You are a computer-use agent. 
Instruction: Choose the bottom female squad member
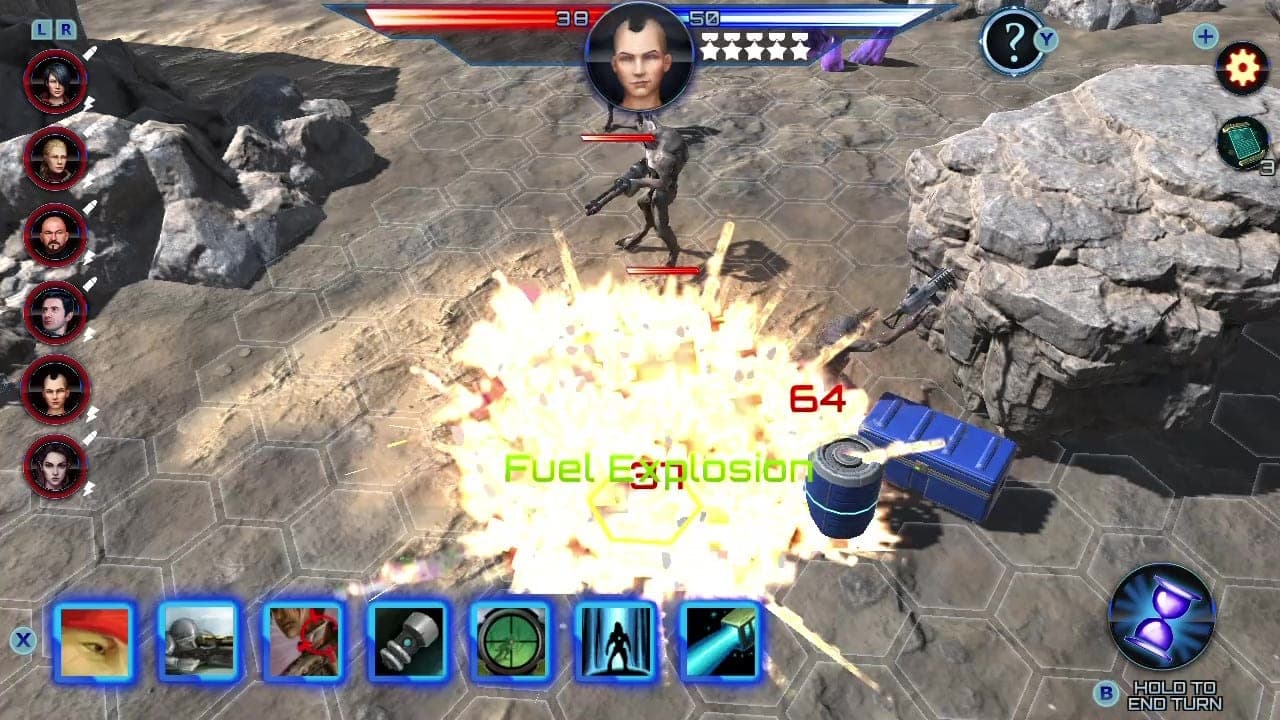pyautogui.click(x=57, y=462)
